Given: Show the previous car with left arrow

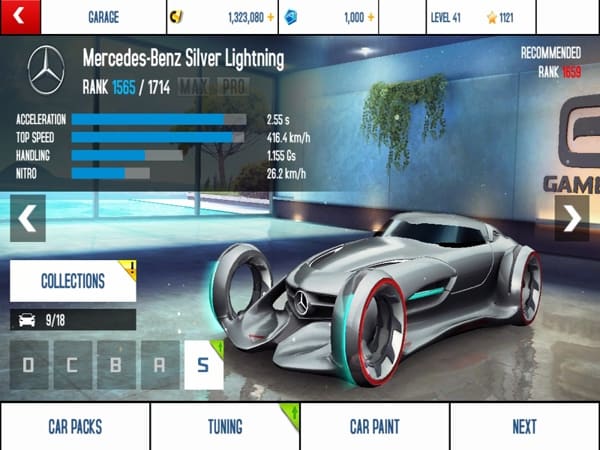Looking at the screenshot, I should [x=27, y=219].
